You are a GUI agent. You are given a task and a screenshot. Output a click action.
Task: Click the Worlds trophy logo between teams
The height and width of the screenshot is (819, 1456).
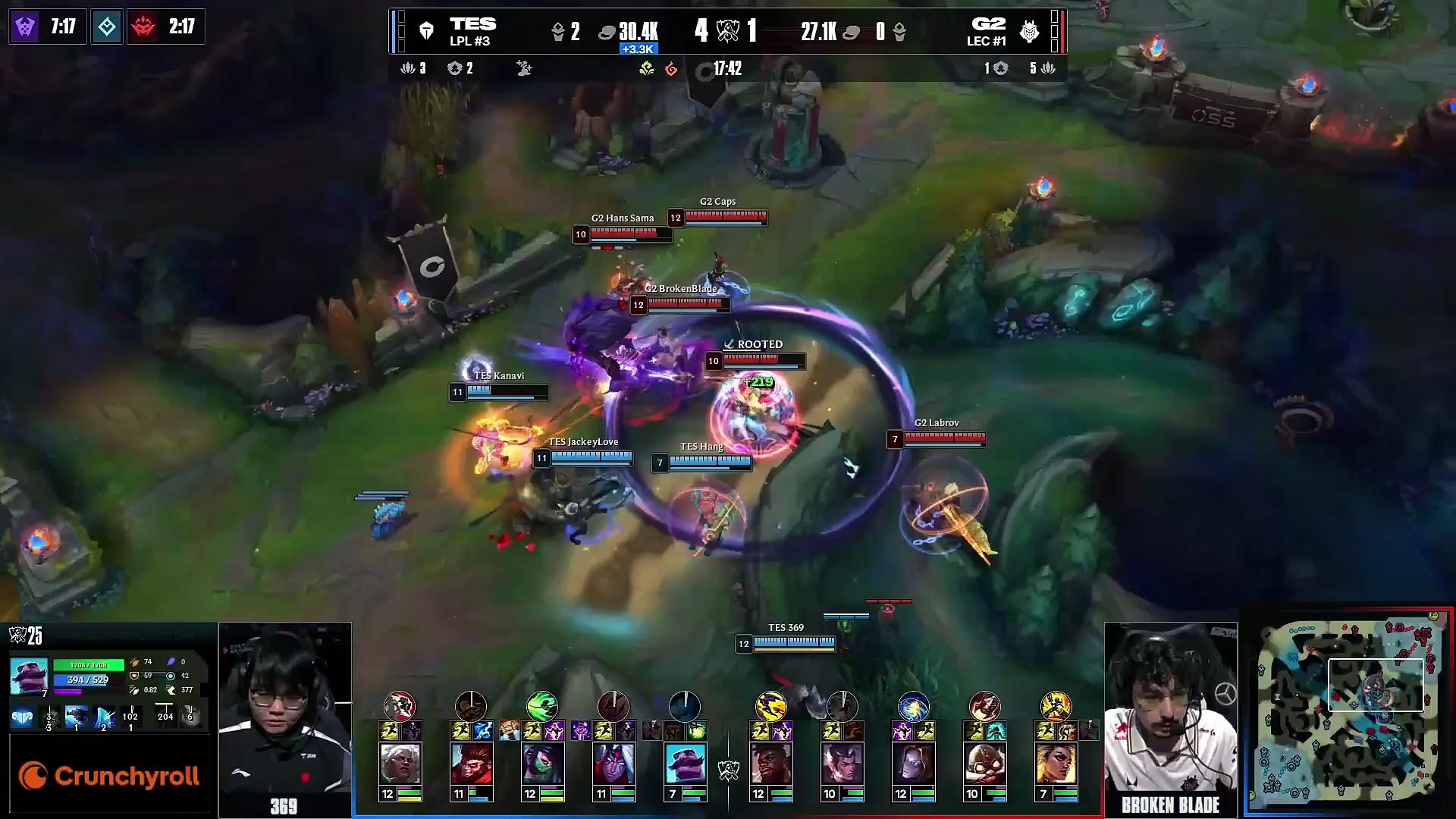coord(727,31)
